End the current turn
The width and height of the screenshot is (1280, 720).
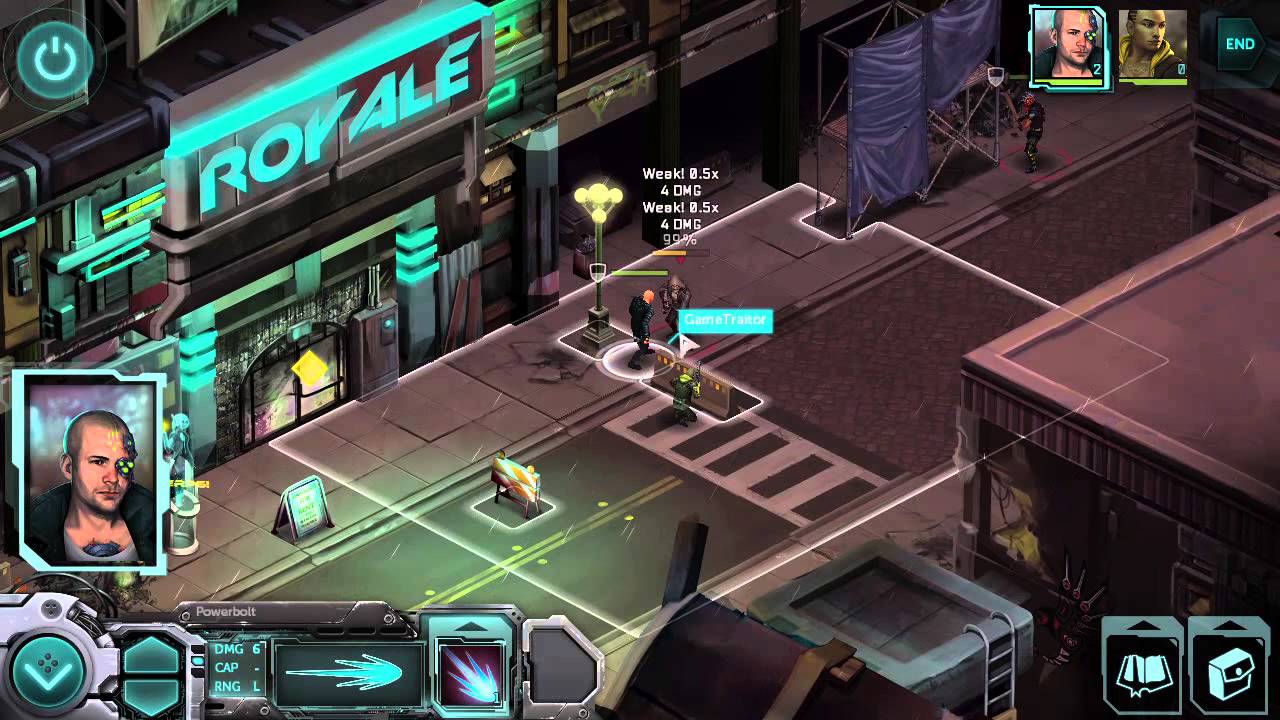click(1240, 44)
